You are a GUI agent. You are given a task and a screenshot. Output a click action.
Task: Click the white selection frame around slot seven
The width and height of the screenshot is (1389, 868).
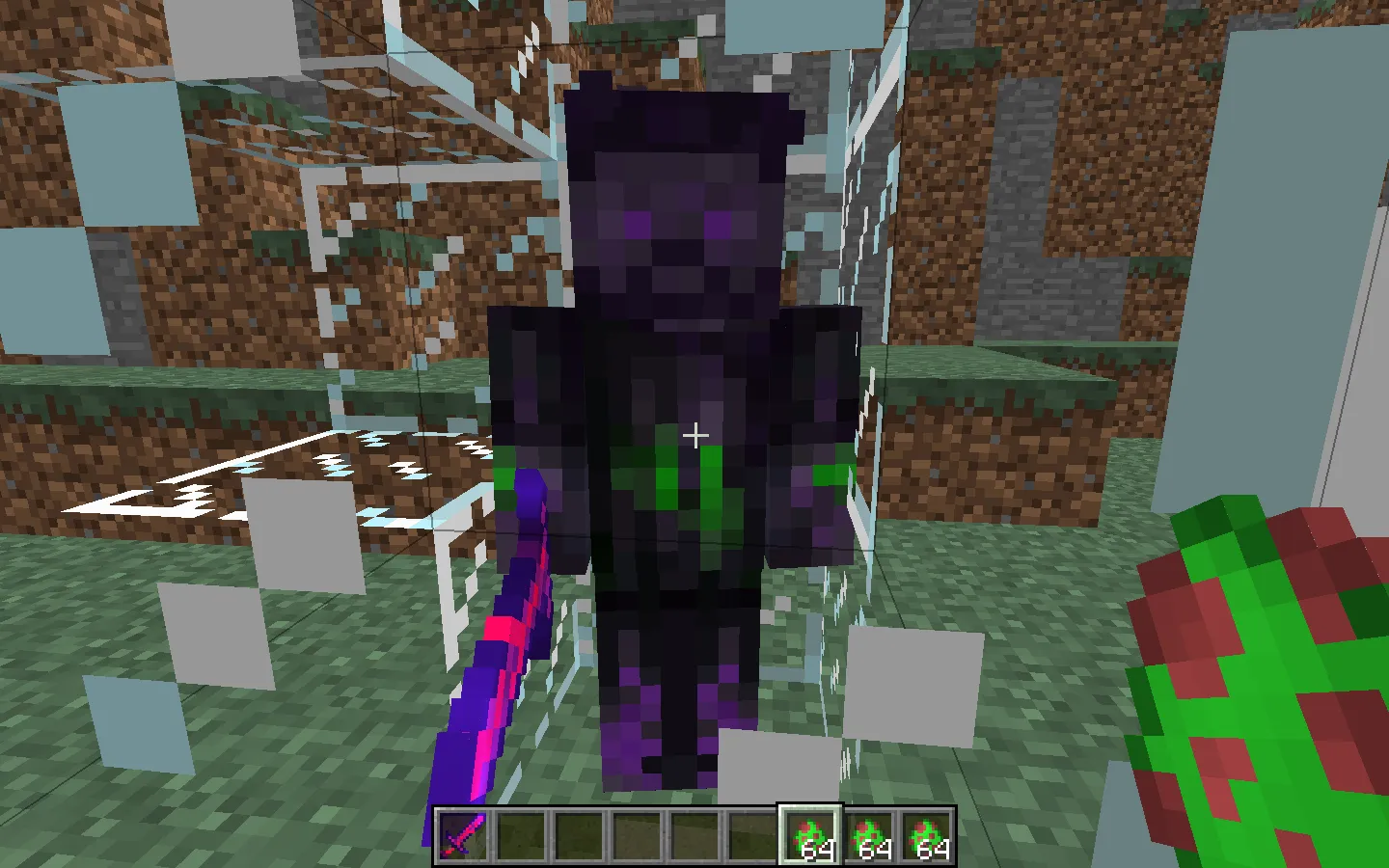click(x=808, y=808)
